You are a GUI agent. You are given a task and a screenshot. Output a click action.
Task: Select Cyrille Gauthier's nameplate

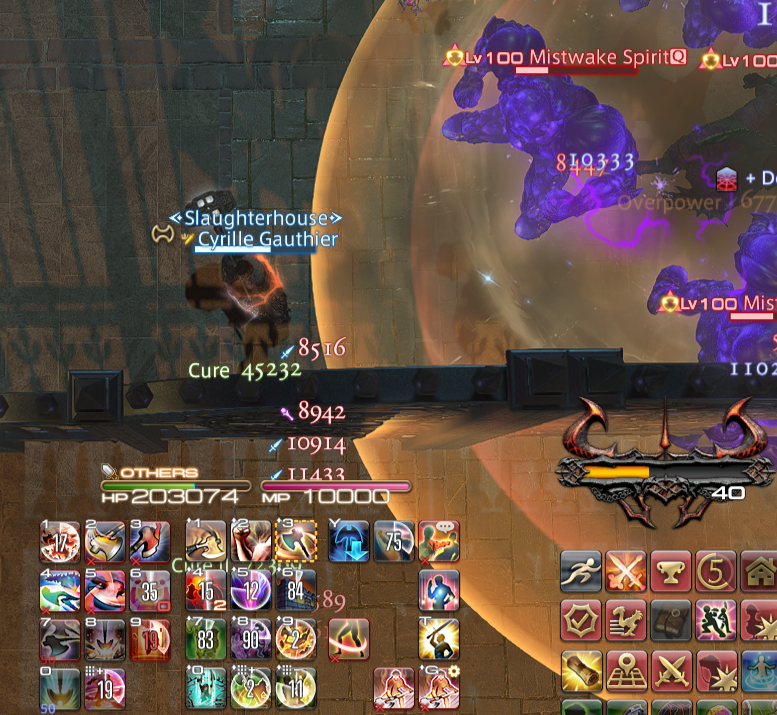click(x=266, y=239)
